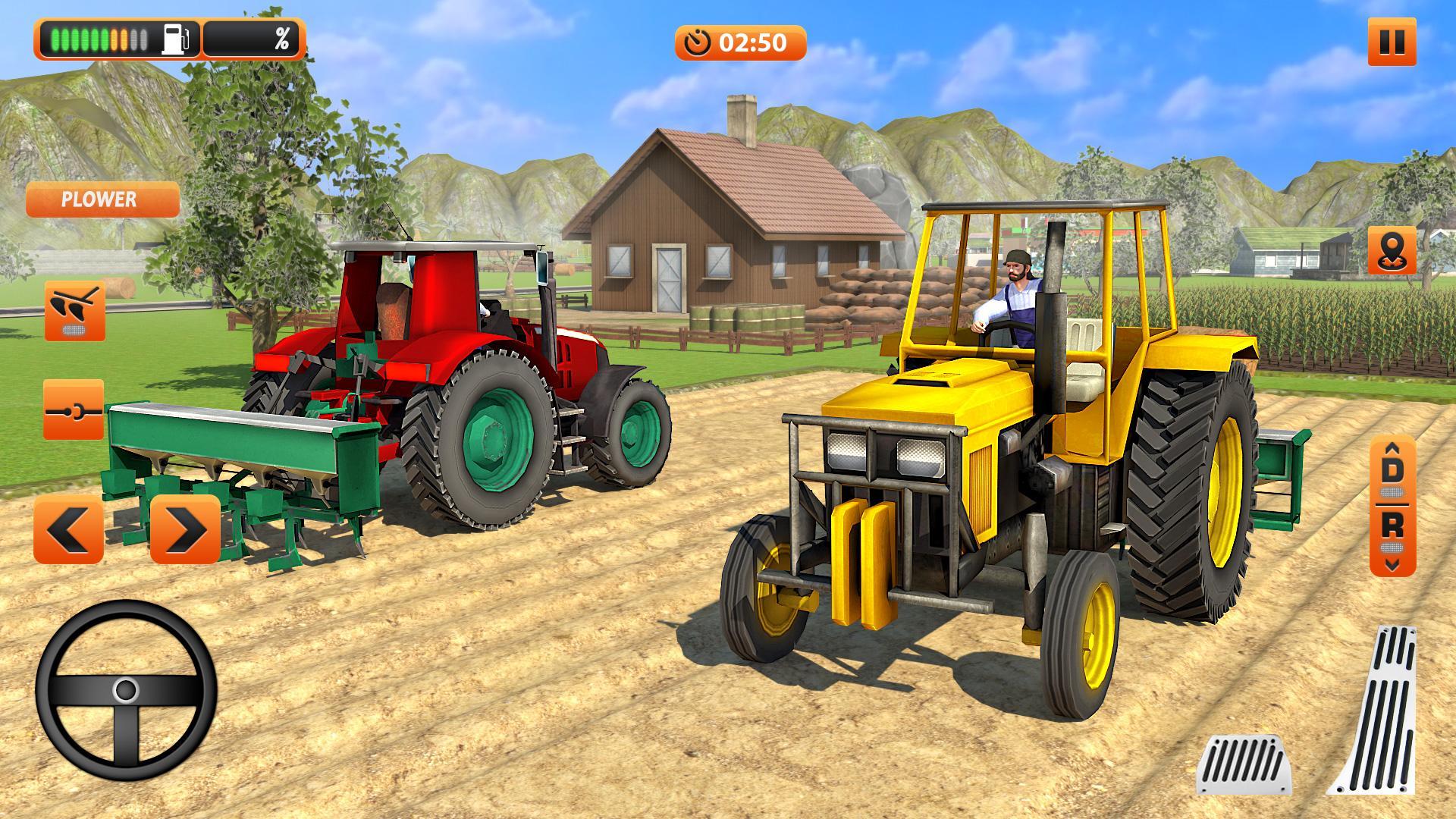Tap the 02:50 countdown timer
The image size is (1456, 819).
coord(753,43)
